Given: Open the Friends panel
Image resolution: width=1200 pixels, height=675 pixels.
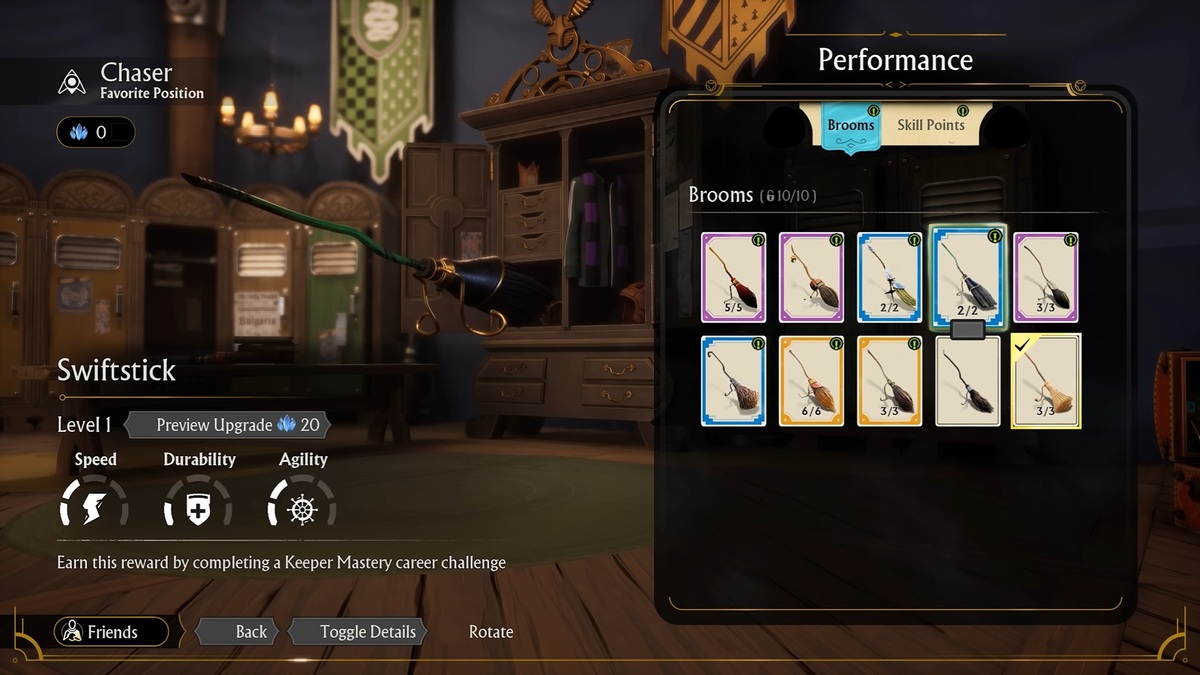Looking at the screenshot, I should pos(112,632).
